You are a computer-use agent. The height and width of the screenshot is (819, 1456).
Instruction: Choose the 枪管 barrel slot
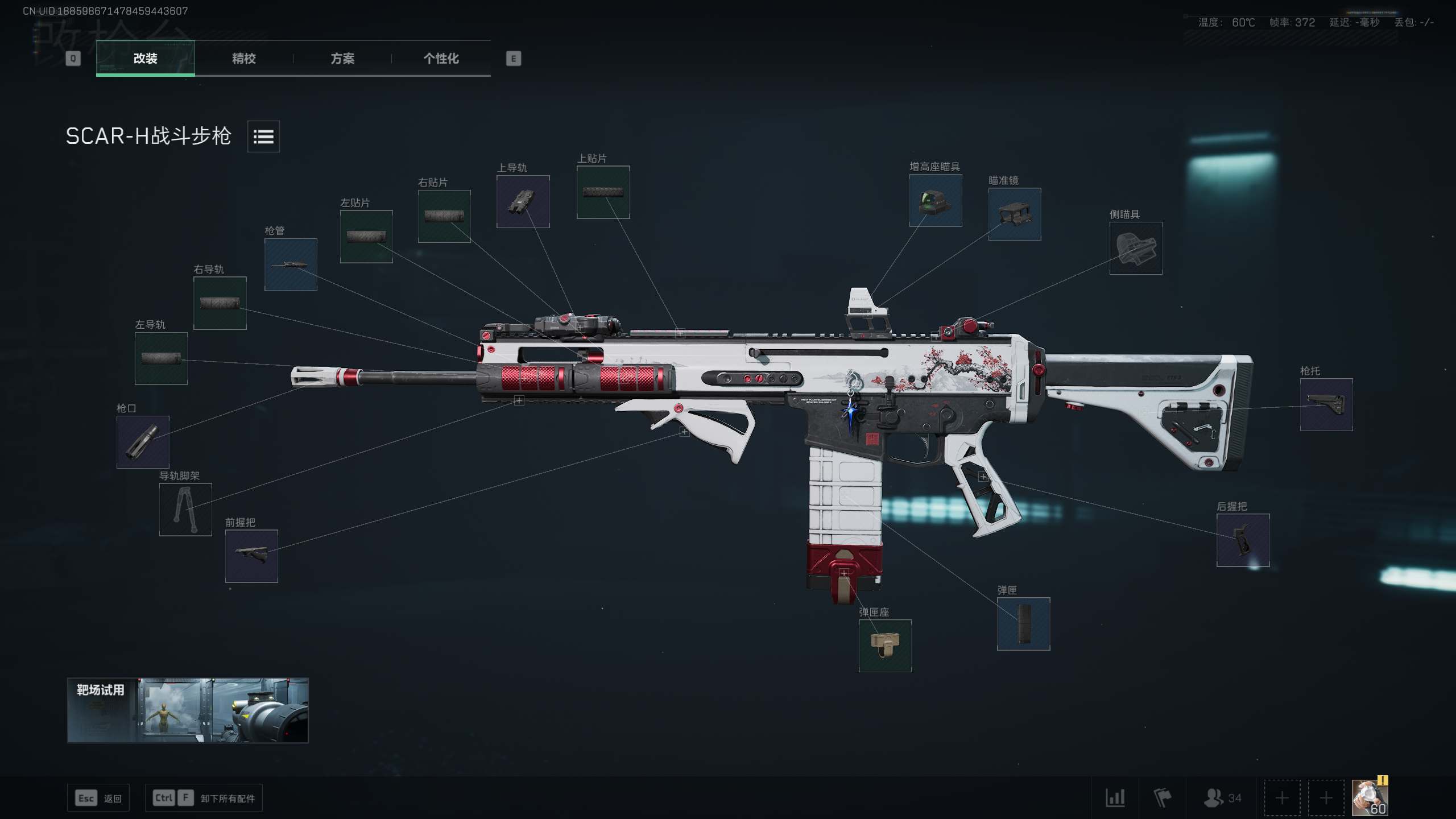[291, 264]
